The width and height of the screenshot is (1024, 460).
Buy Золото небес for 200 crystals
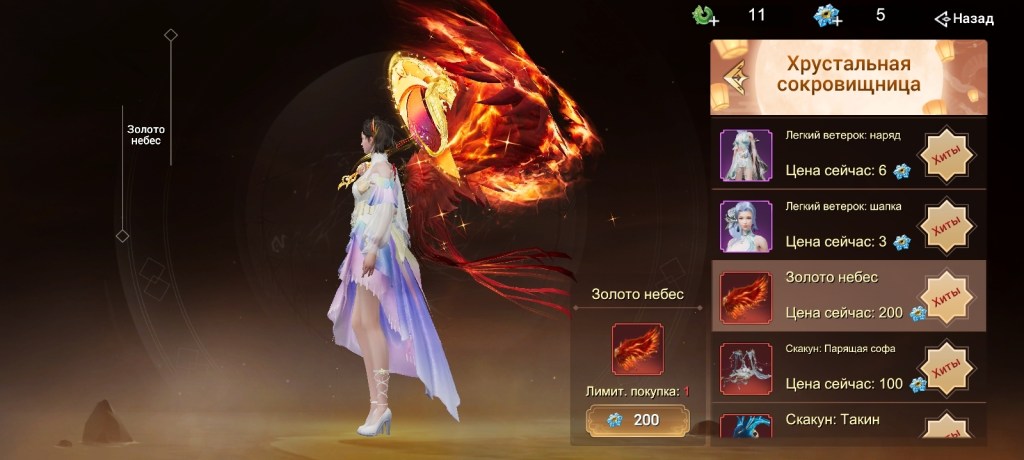tap(637, 420)
